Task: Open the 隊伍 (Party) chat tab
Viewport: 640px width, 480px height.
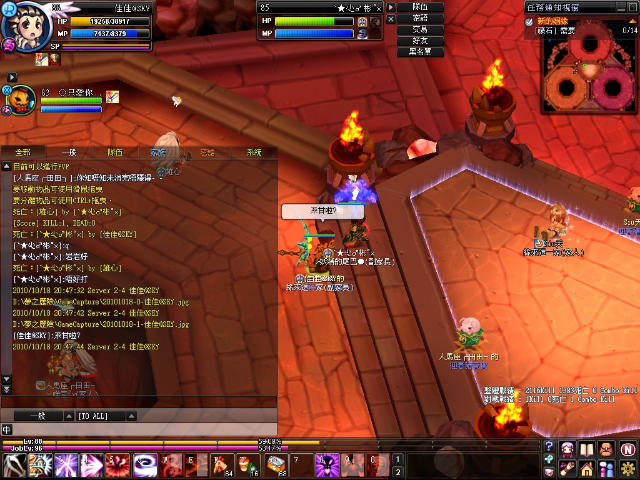Action: point(115,152)
